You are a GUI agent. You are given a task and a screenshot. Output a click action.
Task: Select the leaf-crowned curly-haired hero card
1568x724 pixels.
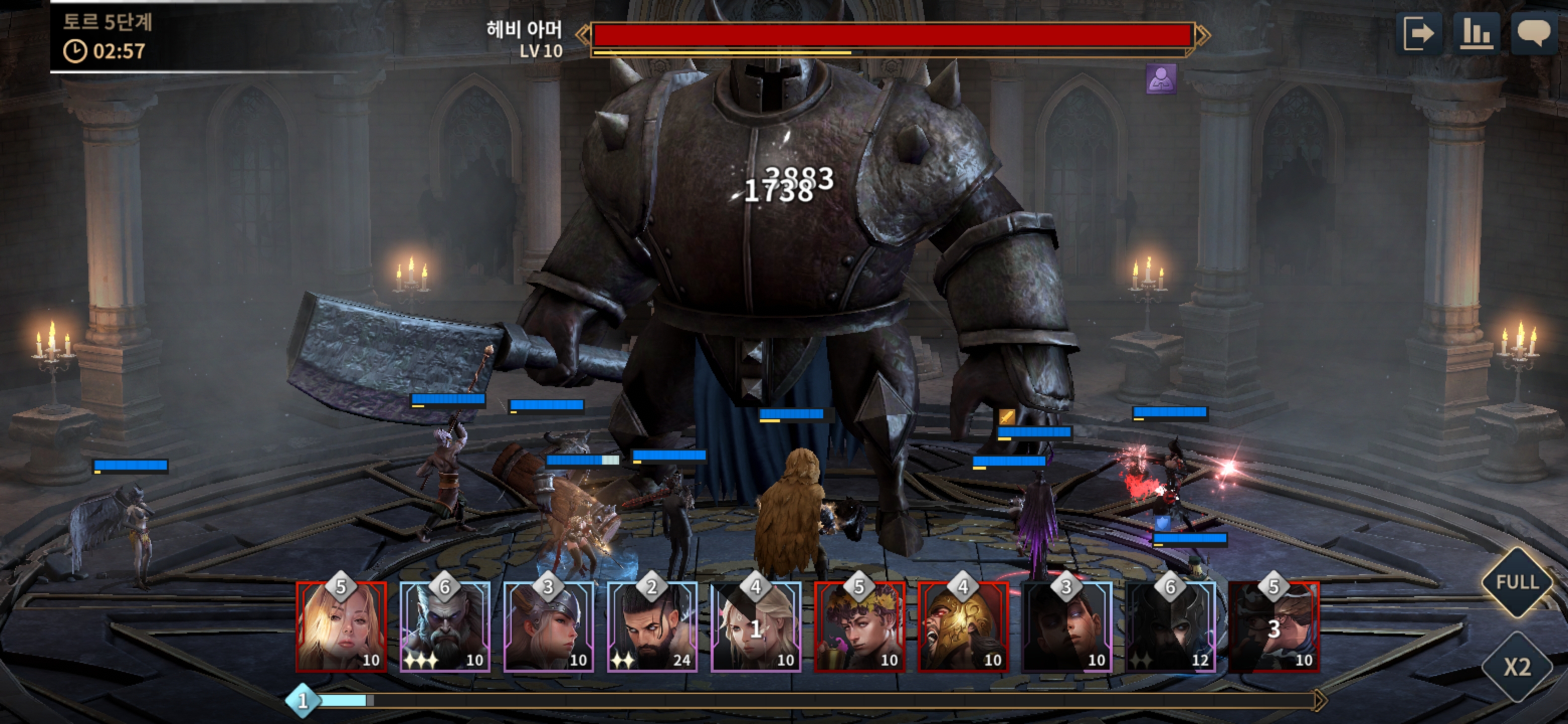859,627
